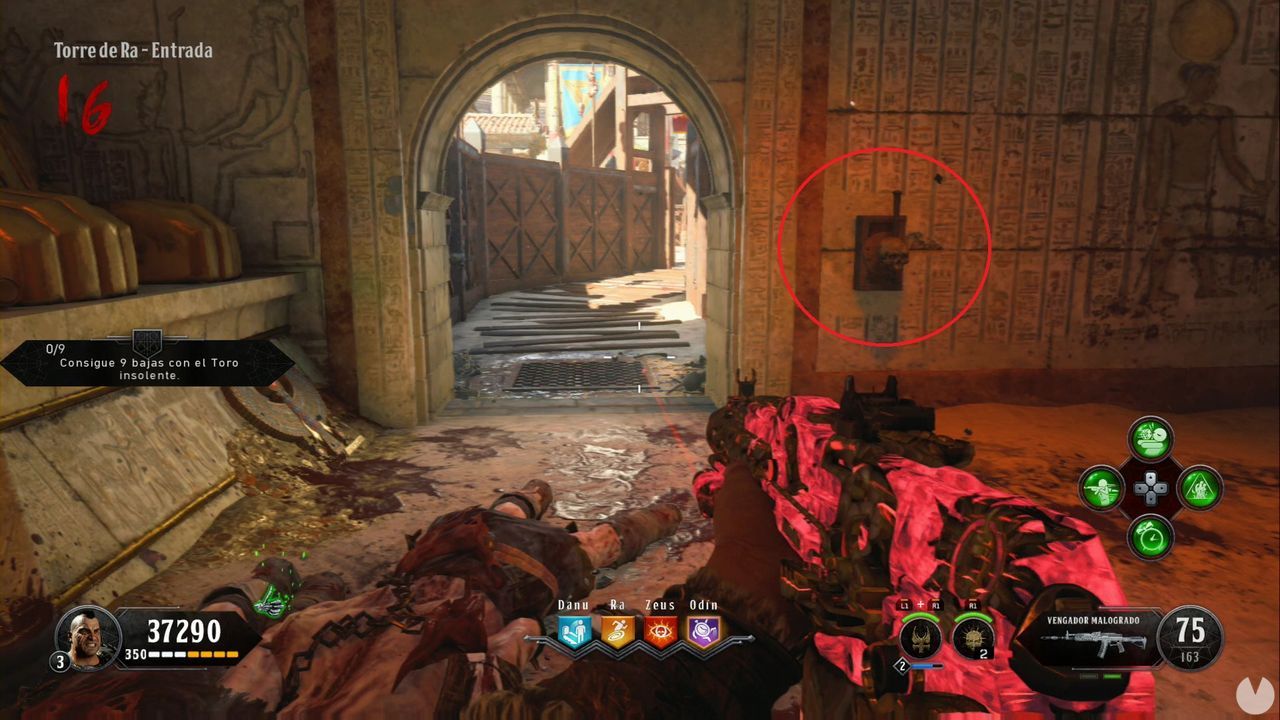Toggle the L1 shoulder button indicator
Image resolution: width=1280 pixels, height=720 pixels.
tap(904, 604)
